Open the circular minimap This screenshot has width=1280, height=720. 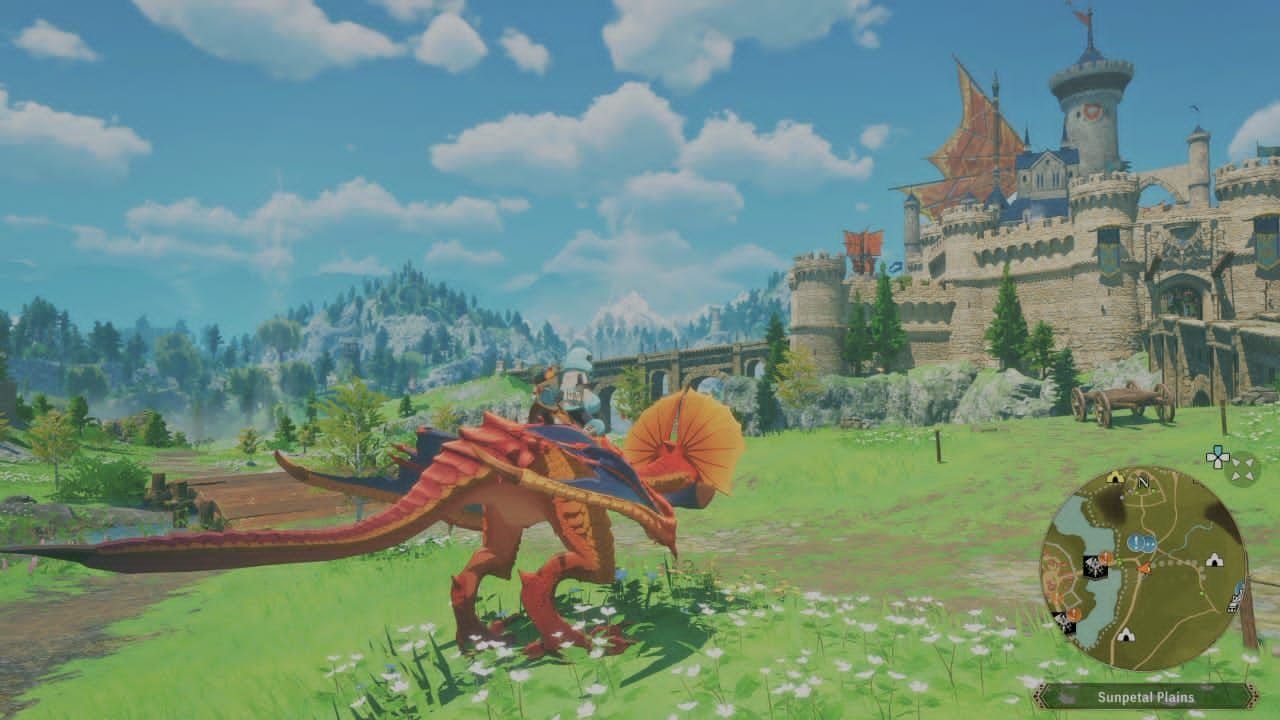(1143, 569)
